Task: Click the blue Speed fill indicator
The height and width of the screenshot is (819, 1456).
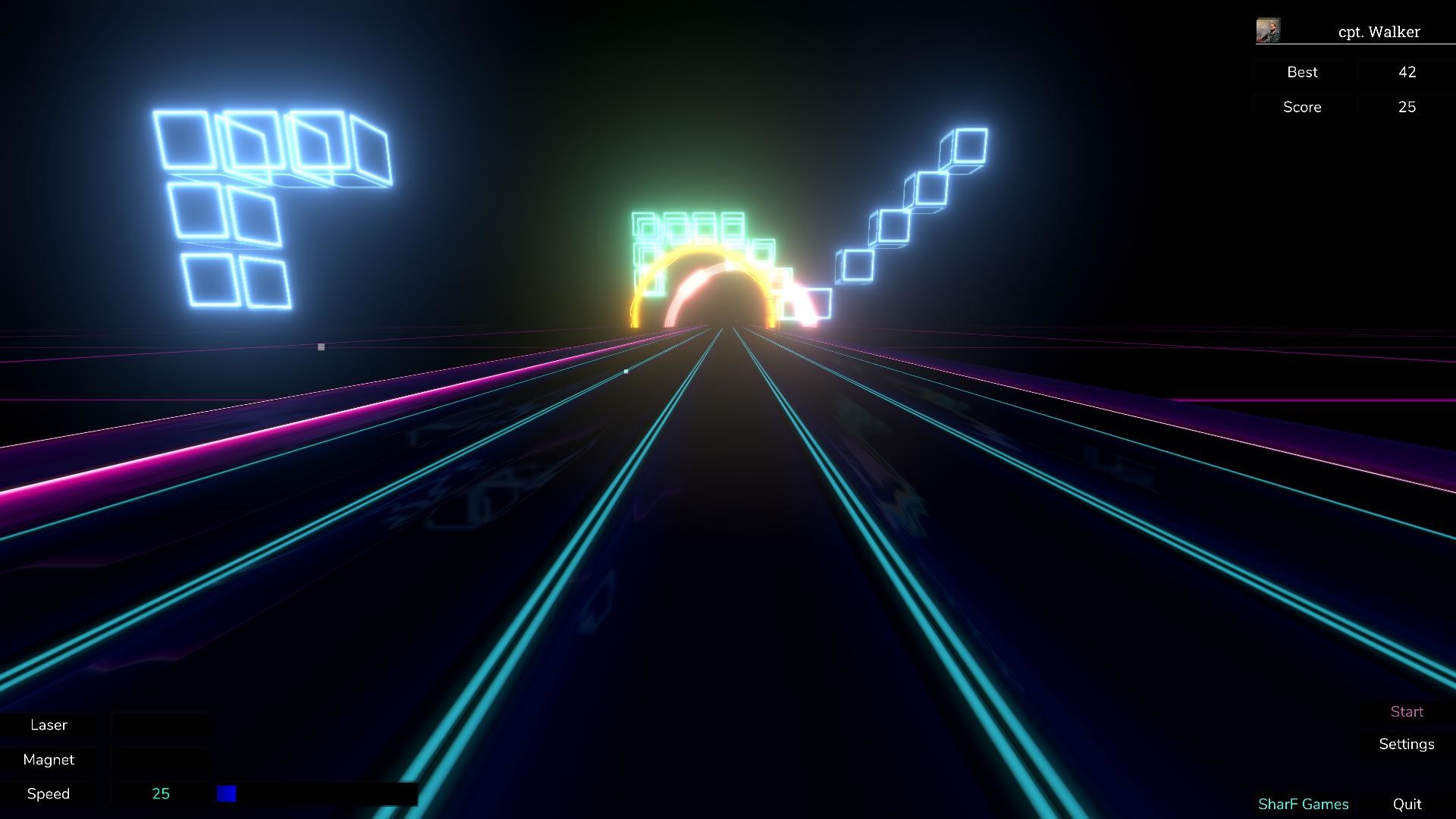Action: [226, 793]
